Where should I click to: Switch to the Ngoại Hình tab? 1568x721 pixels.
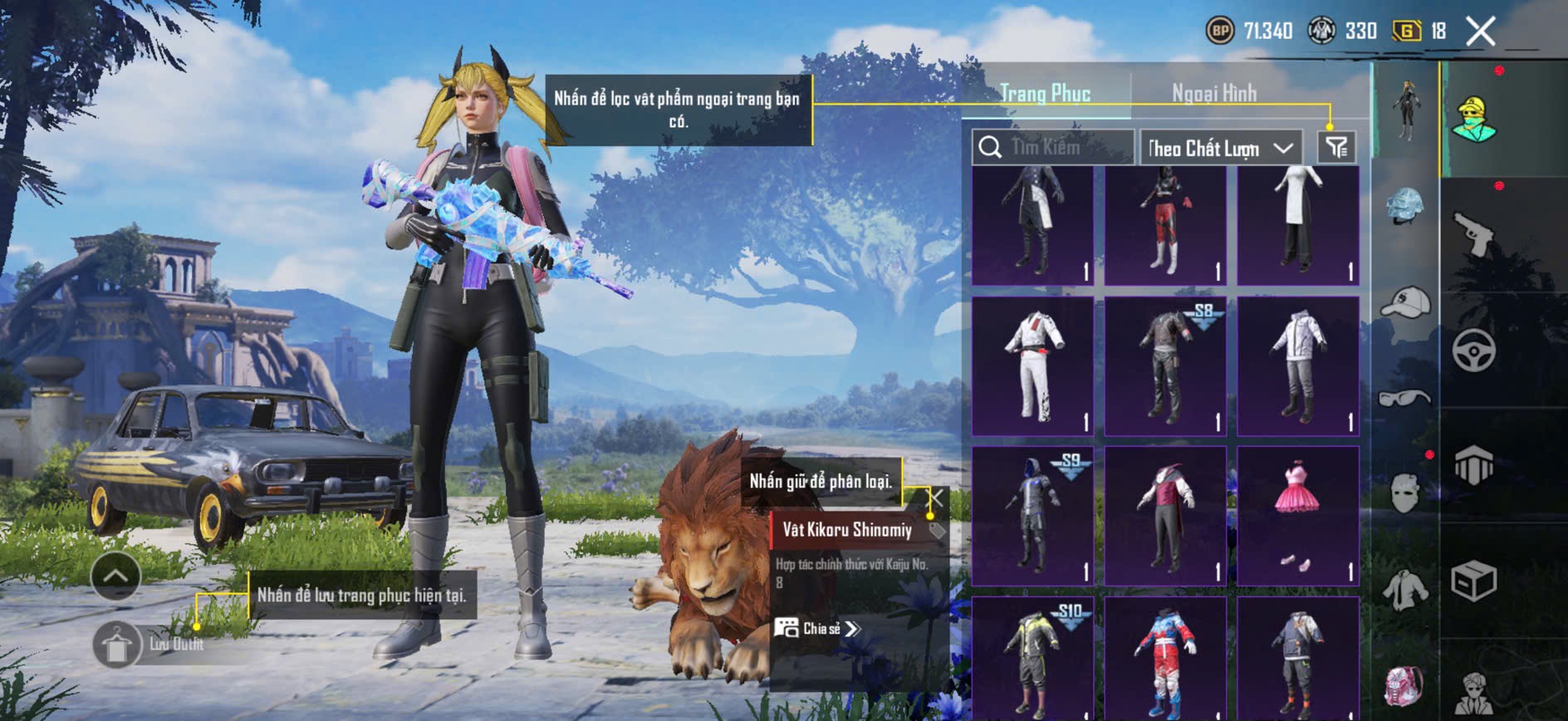(x=1213, y=93)
